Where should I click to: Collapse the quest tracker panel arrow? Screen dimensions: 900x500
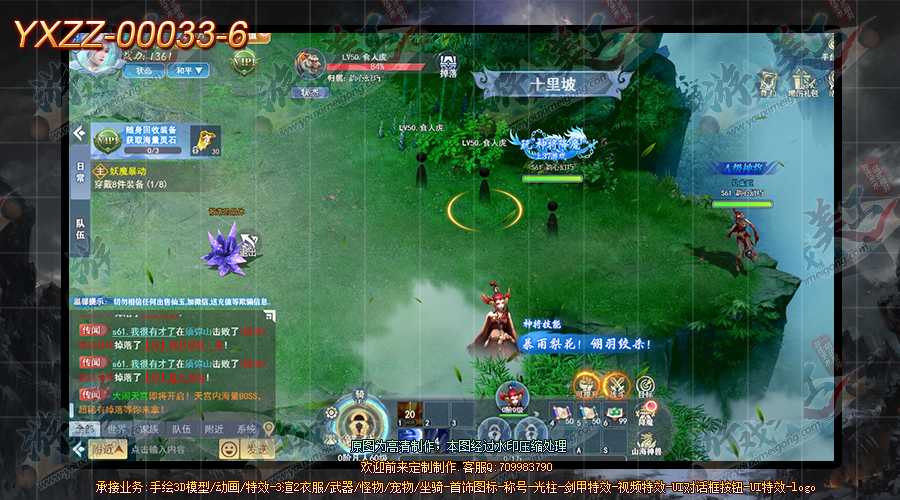coord(80,133)
